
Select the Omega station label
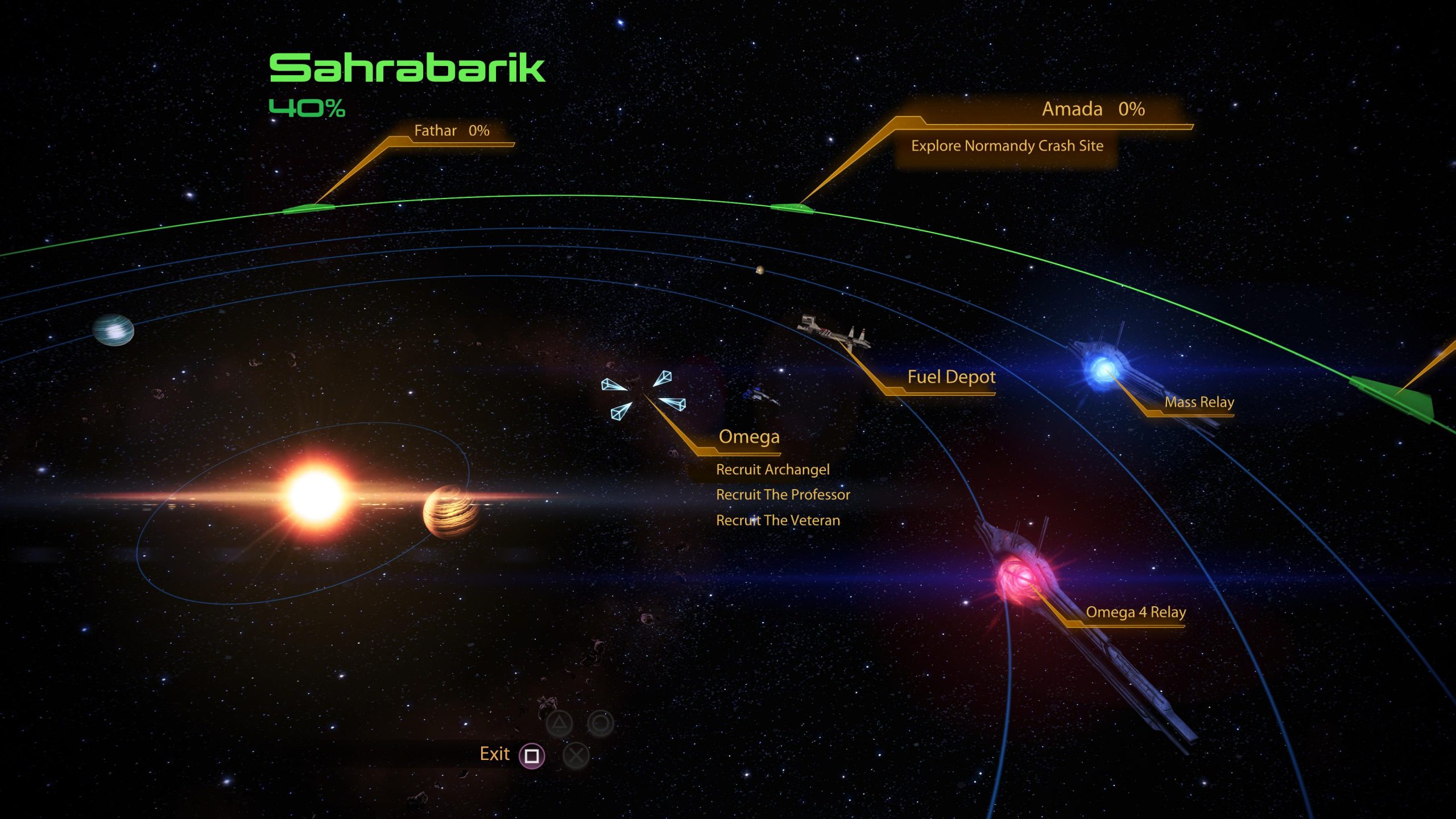[748, 436]
